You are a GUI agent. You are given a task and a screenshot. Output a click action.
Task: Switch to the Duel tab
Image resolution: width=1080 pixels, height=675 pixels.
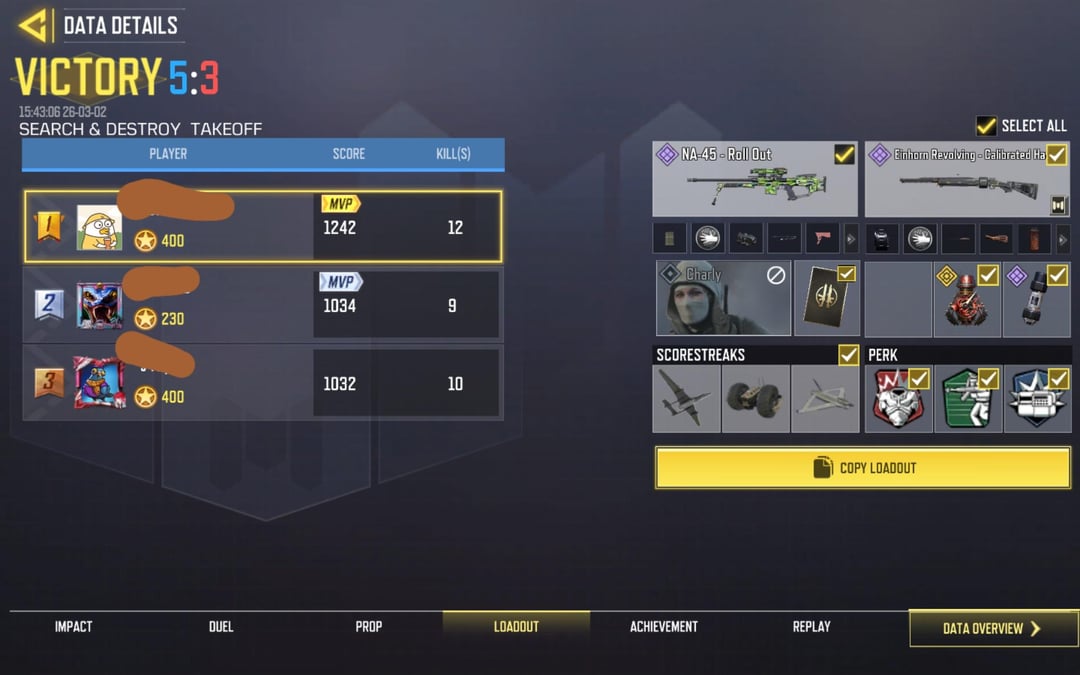(x=221, y=627)
